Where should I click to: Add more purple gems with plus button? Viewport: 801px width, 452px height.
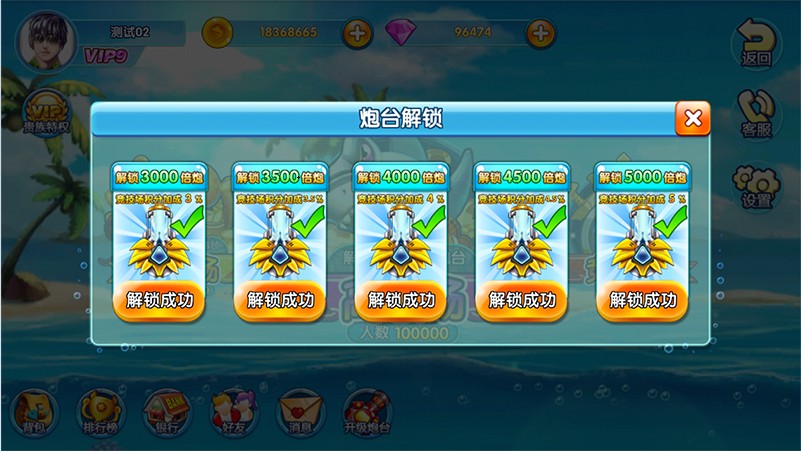coord(540,33)
